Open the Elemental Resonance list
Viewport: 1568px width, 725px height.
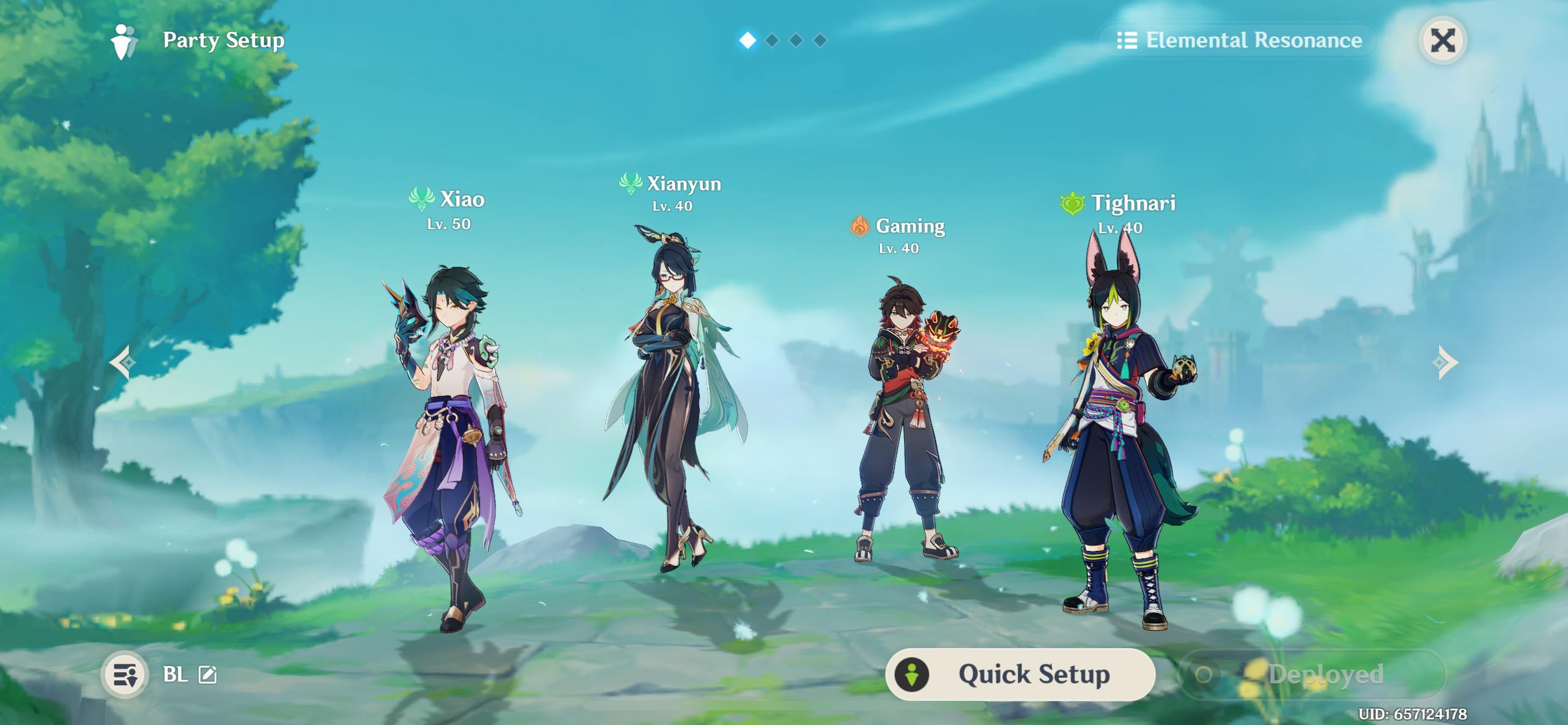1239,40
